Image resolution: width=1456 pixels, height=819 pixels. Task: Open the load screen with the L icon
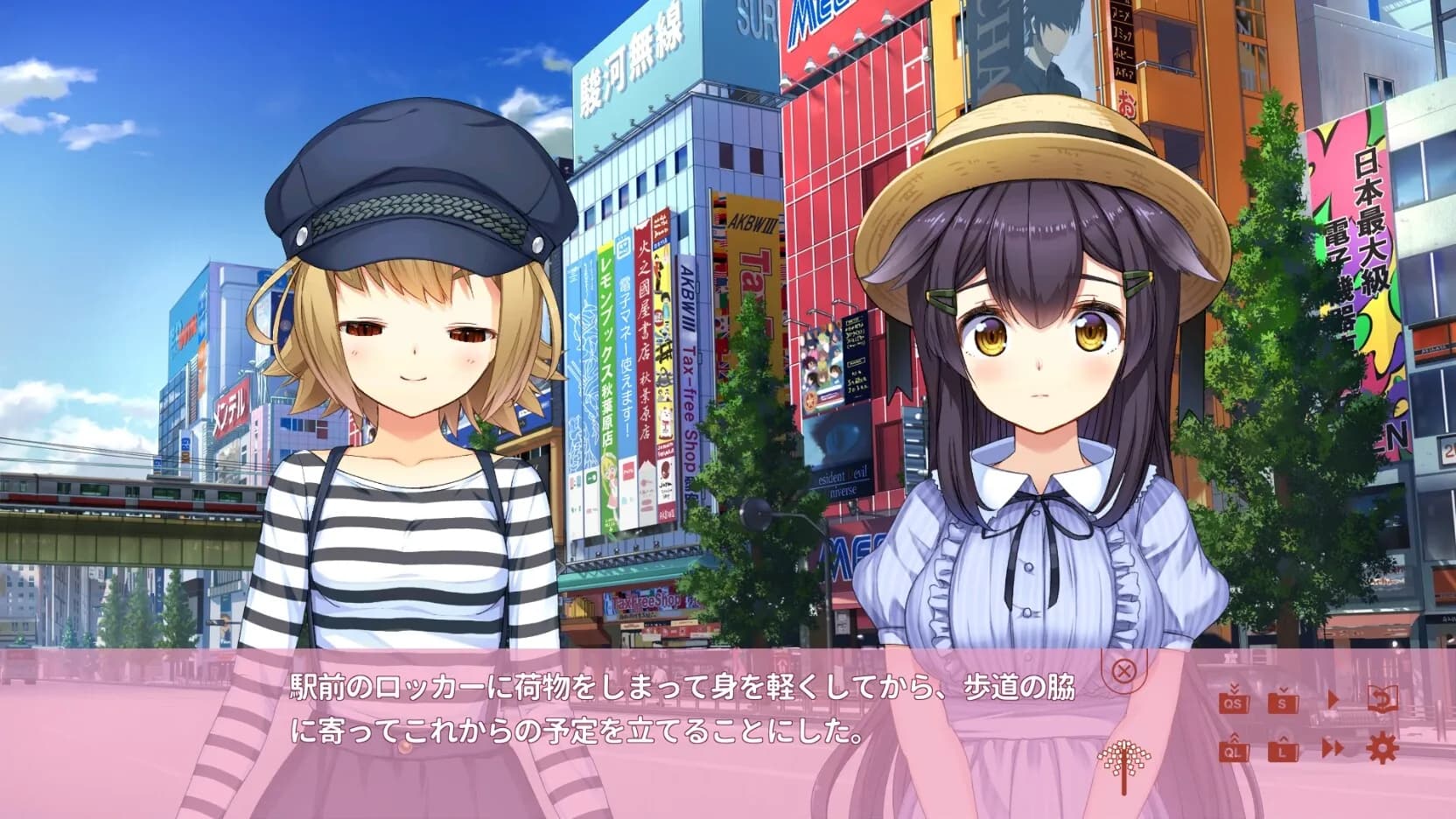(1283, 749)
